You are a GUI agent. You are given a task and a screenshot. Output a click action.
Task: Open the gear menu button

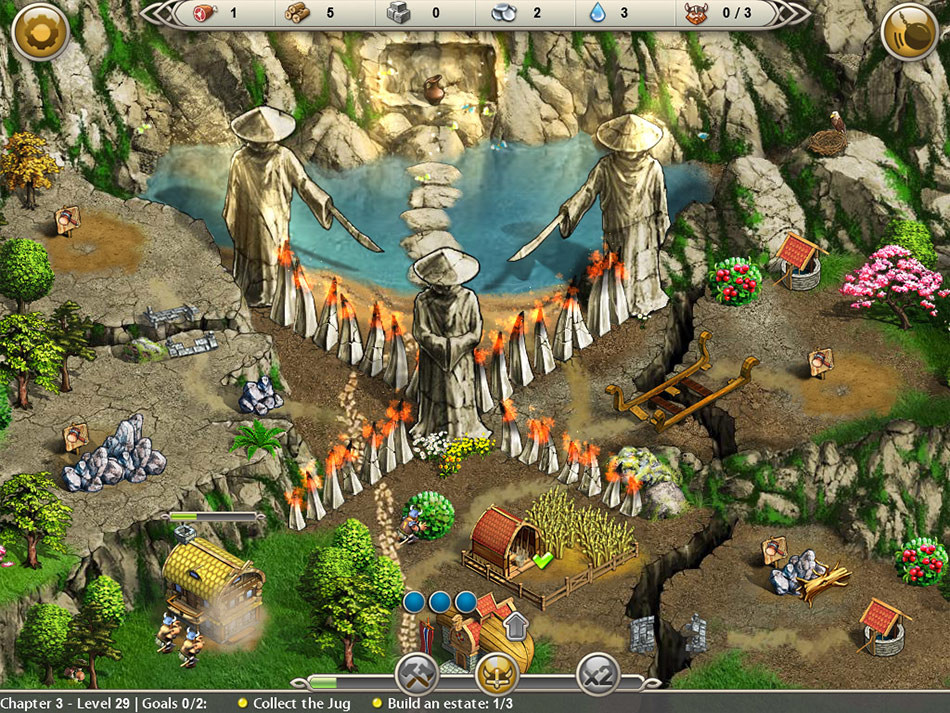pyautogui.click(x=40, y=32)
